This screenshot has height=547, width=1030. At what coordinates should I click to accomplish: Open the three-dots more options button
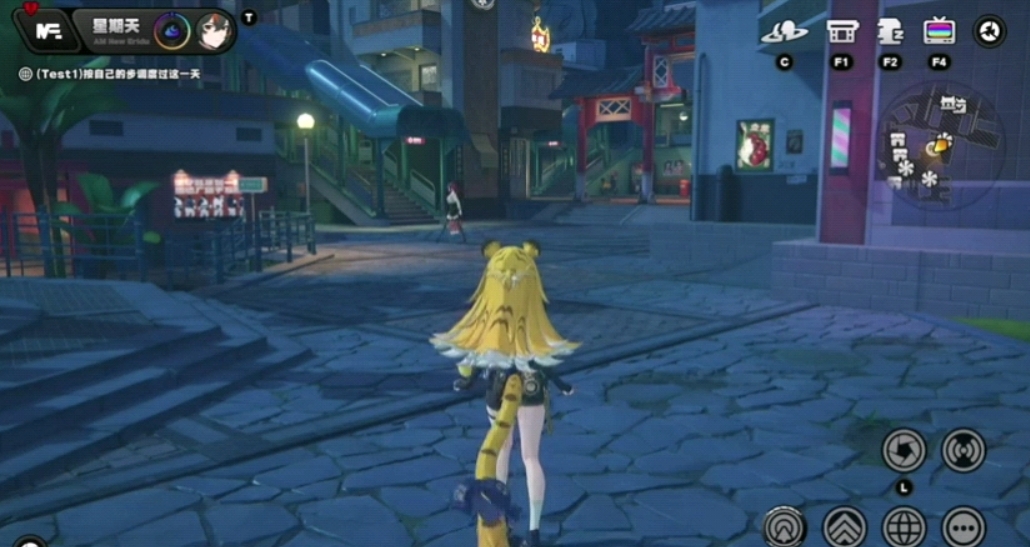(963, 526)
